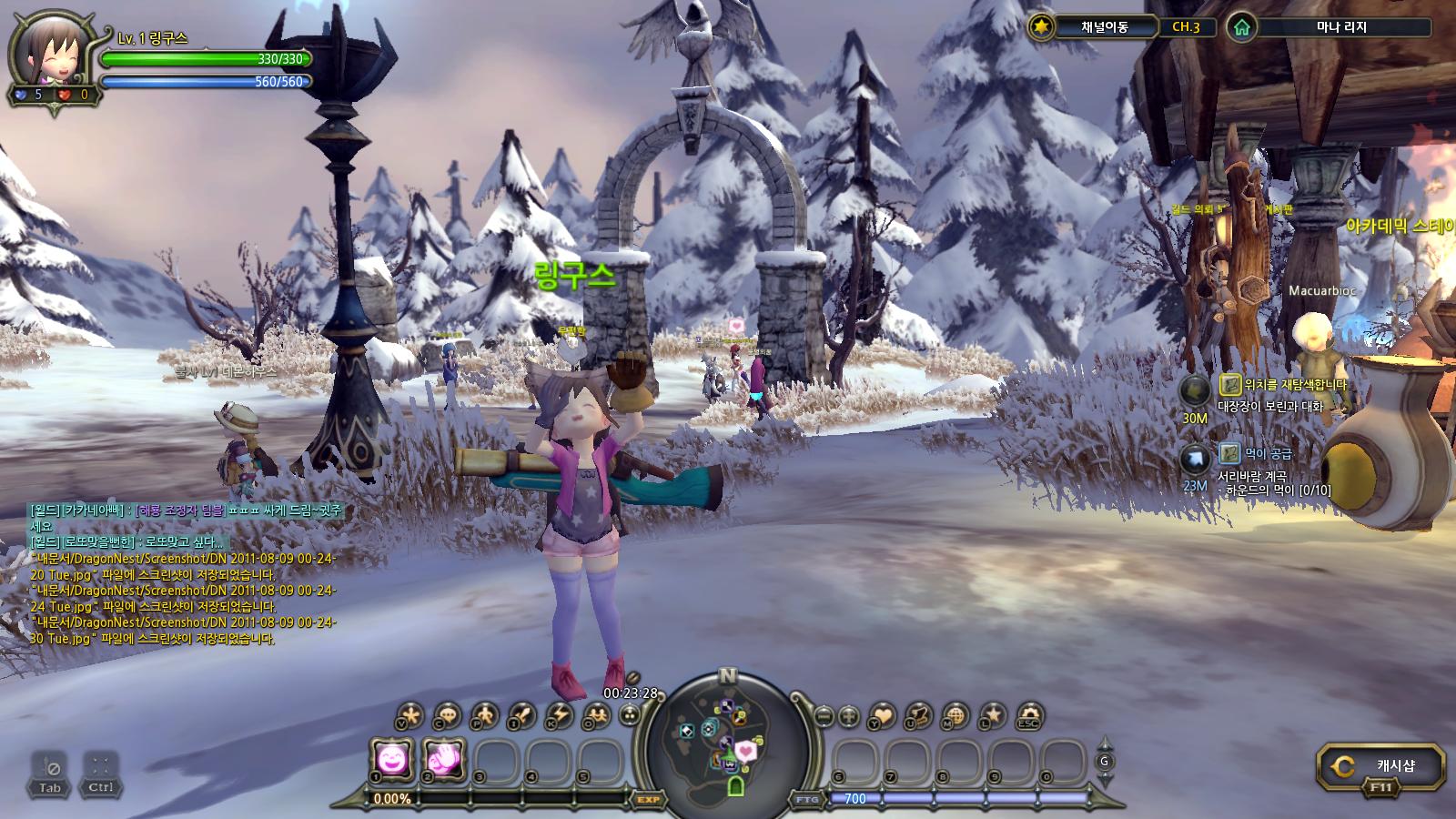This screenshot has width=1456, height=819.
Task: Open the circular minimap
Action: (x=726, y=746)
